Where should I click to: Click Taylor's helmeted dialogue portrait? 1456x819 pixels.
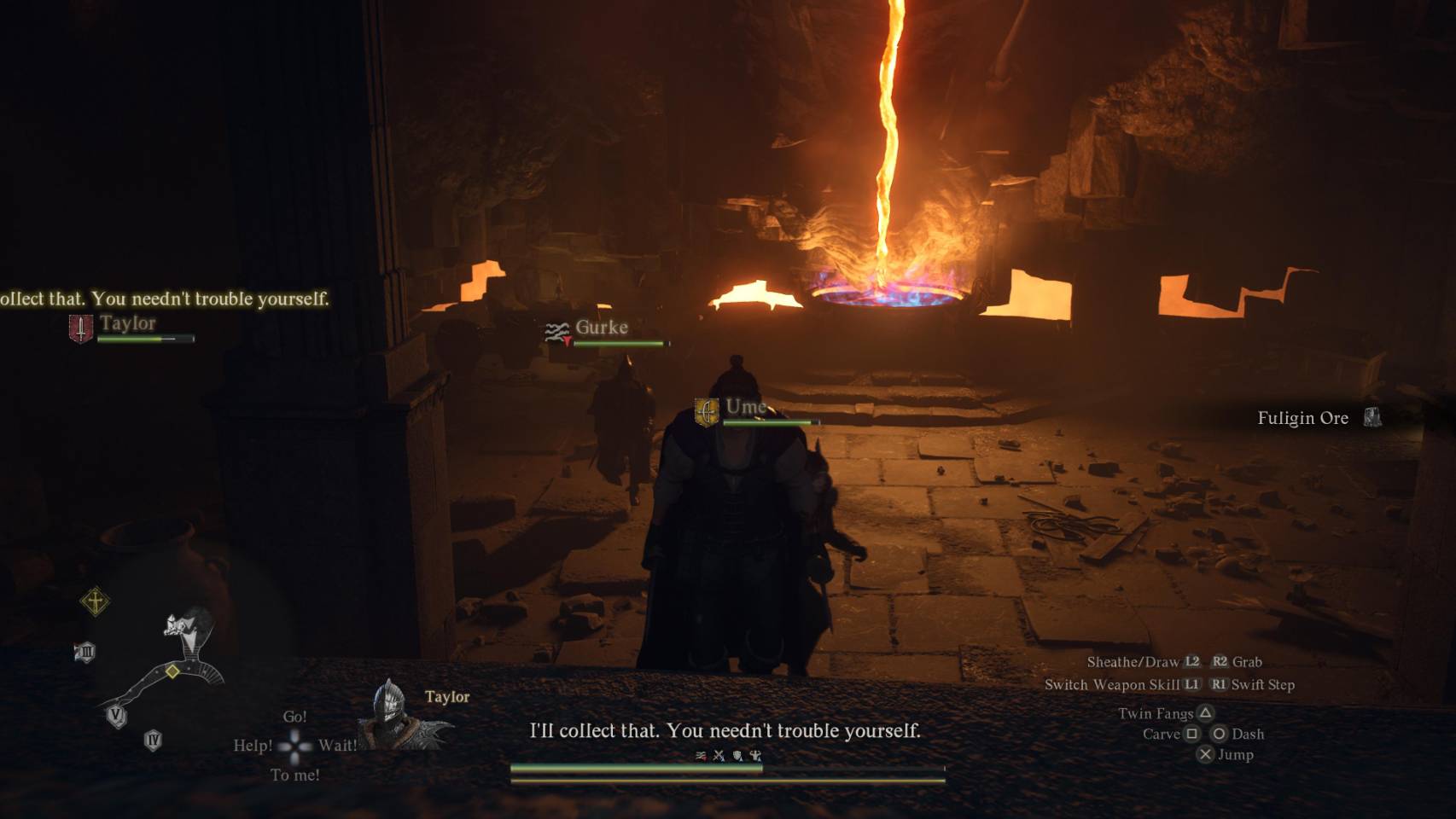click(391, 717)
